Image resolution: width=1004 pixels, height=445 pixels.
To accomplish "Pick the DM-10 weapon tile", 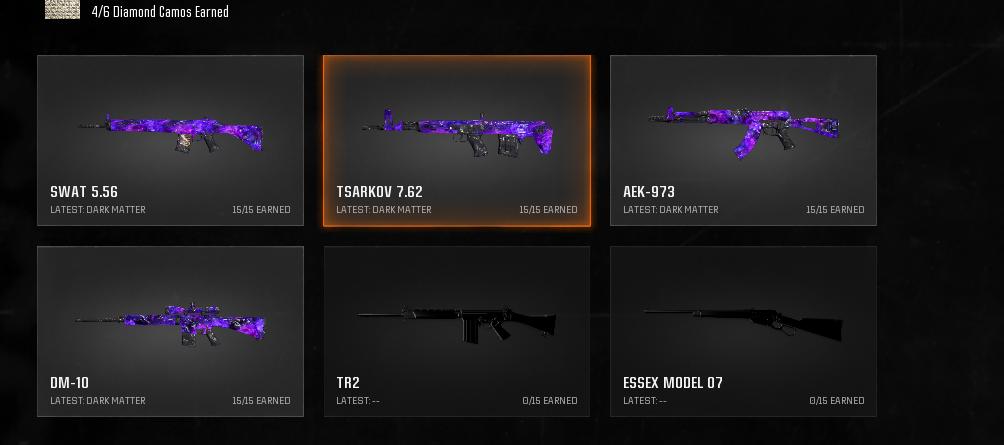I will pyautogui.click(x=170, y=331).
